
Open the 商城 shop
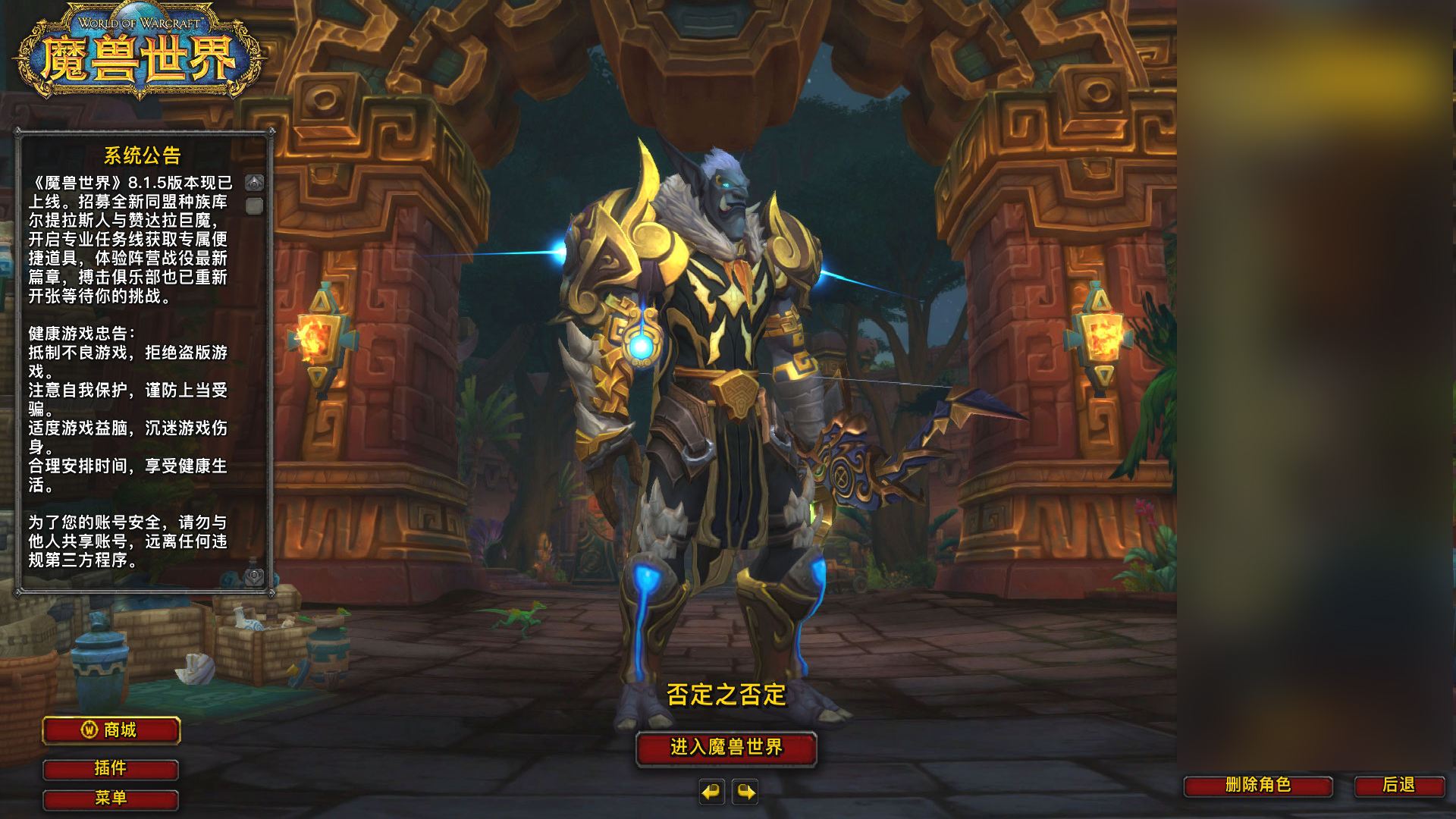click(x=111, y=730)
